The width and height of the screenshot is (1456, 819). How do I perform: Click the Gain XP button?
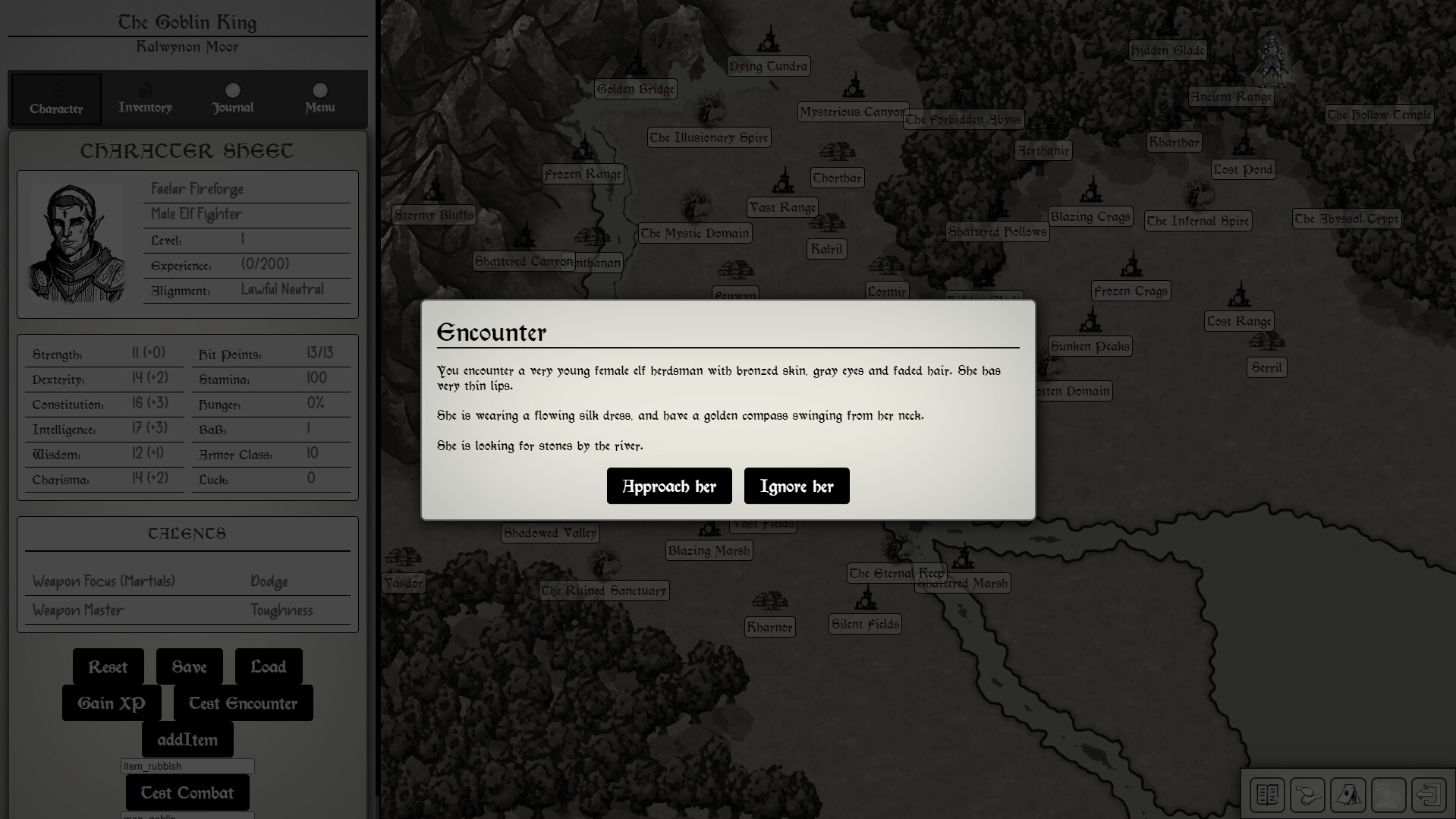point(109,703)
